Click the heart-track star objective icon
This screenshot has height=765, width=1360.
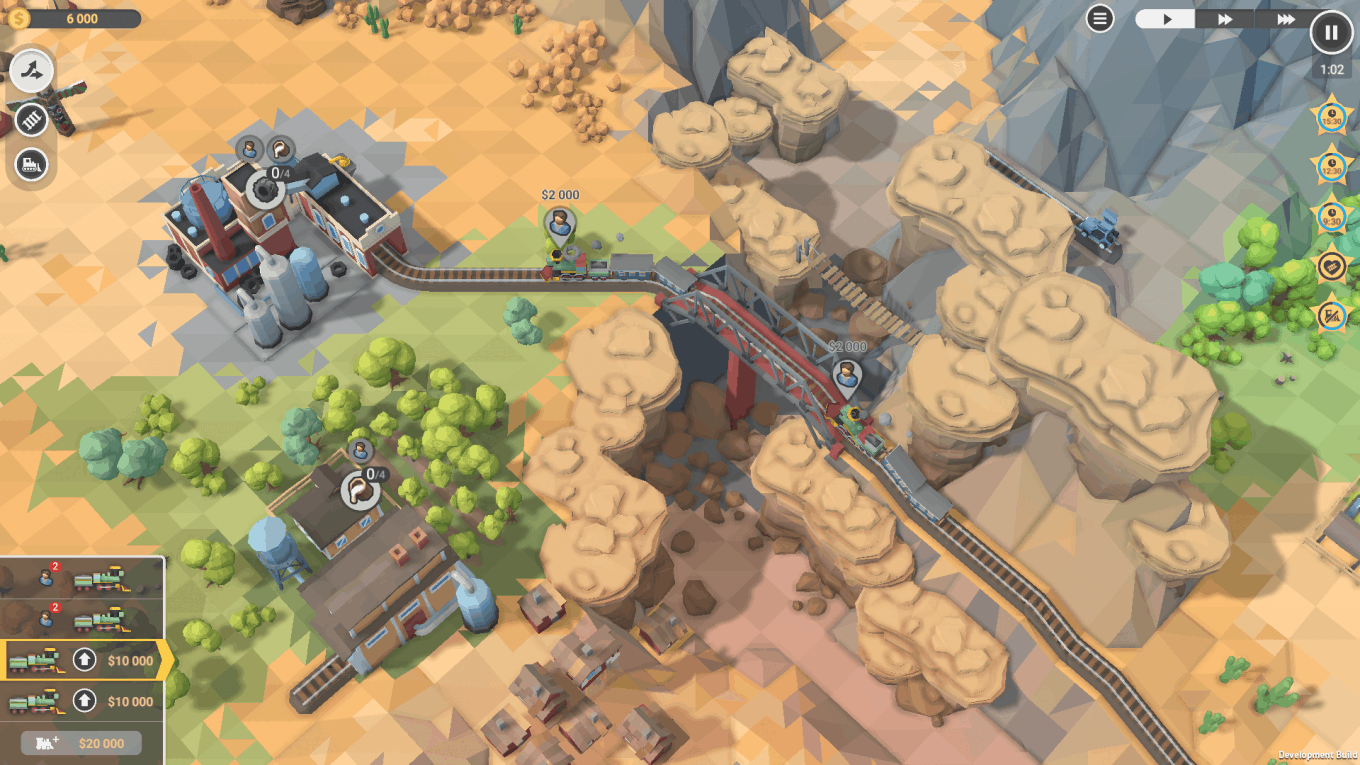(x=1331, y=268)
